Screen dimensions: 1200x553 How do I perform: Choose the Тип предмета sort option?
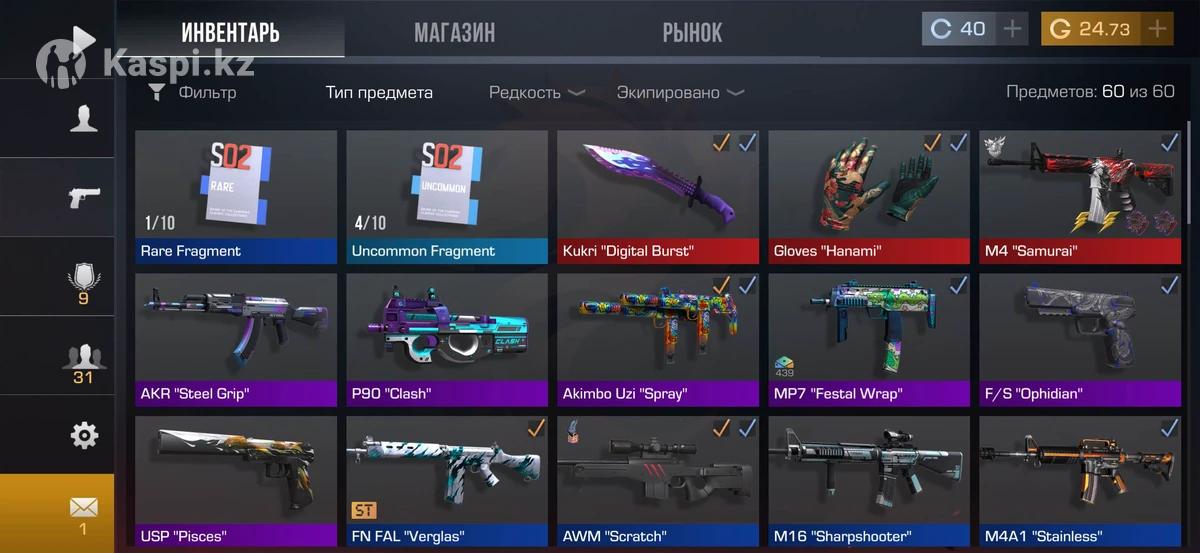click(x=379, y=93)
